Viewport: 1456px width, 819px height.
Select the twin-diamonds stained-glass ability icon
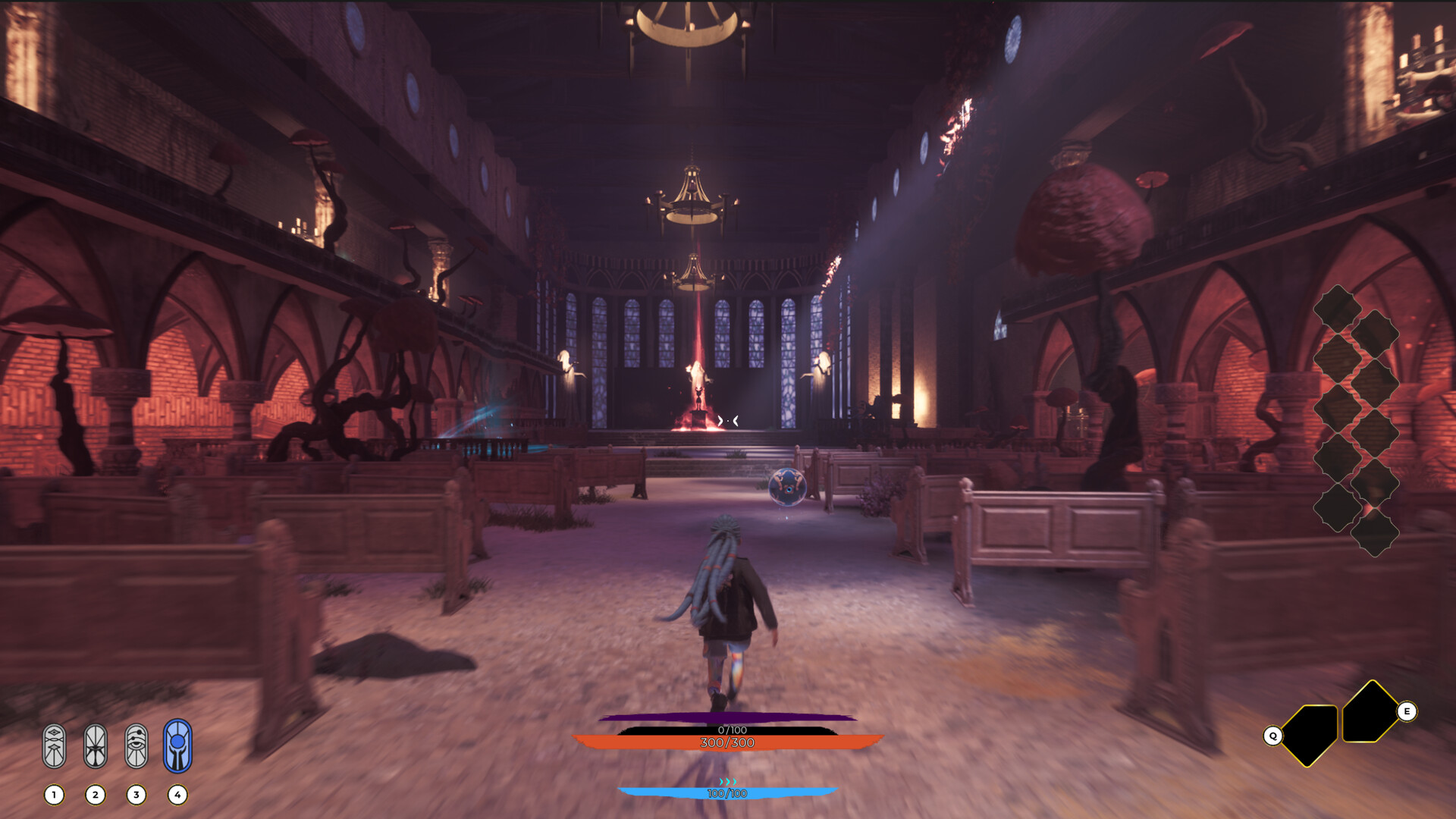(54, 746)
